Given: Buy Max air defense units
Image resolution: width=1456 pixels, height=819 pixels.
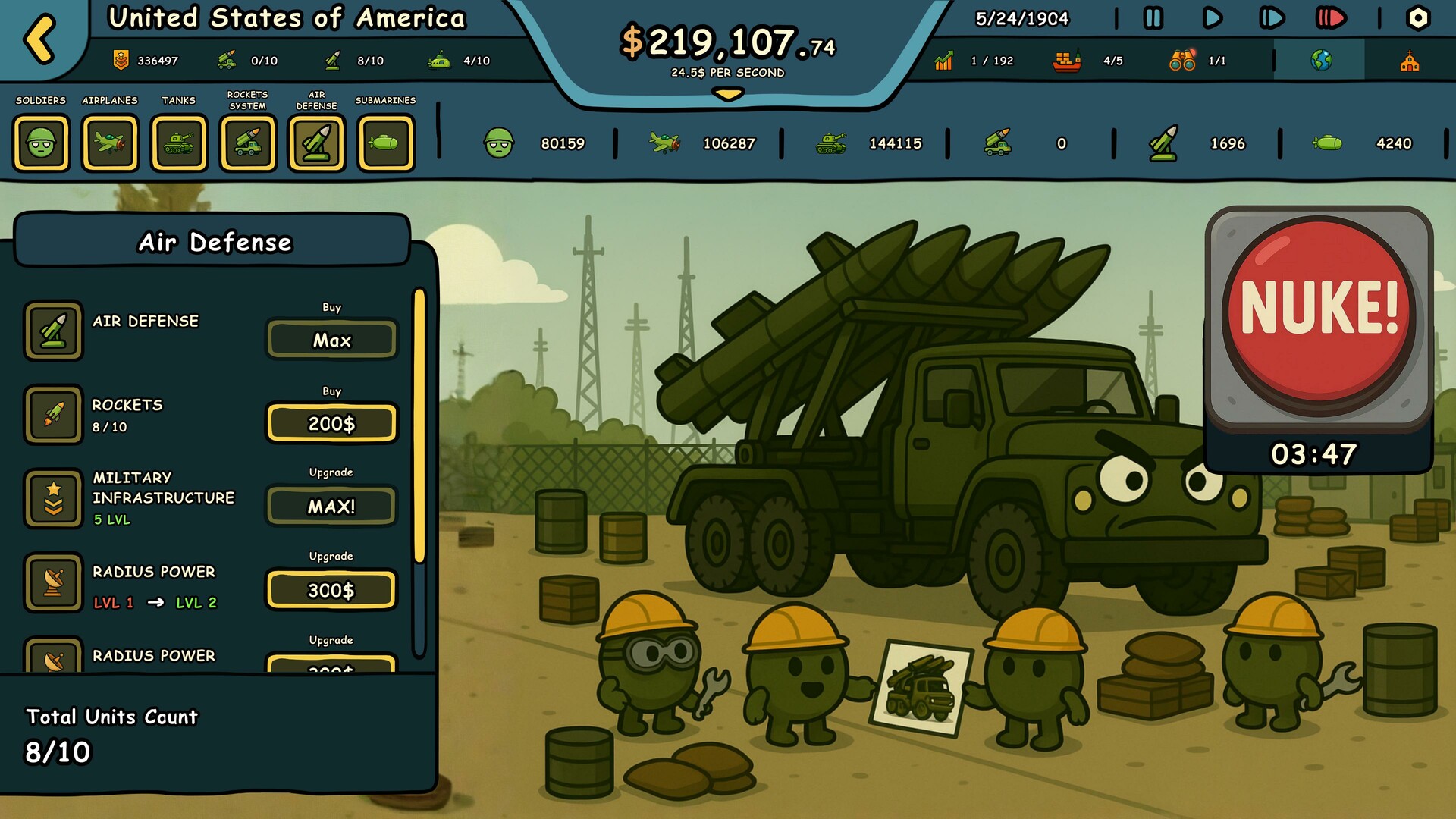Looking at the screenshot, I should 331,340.
